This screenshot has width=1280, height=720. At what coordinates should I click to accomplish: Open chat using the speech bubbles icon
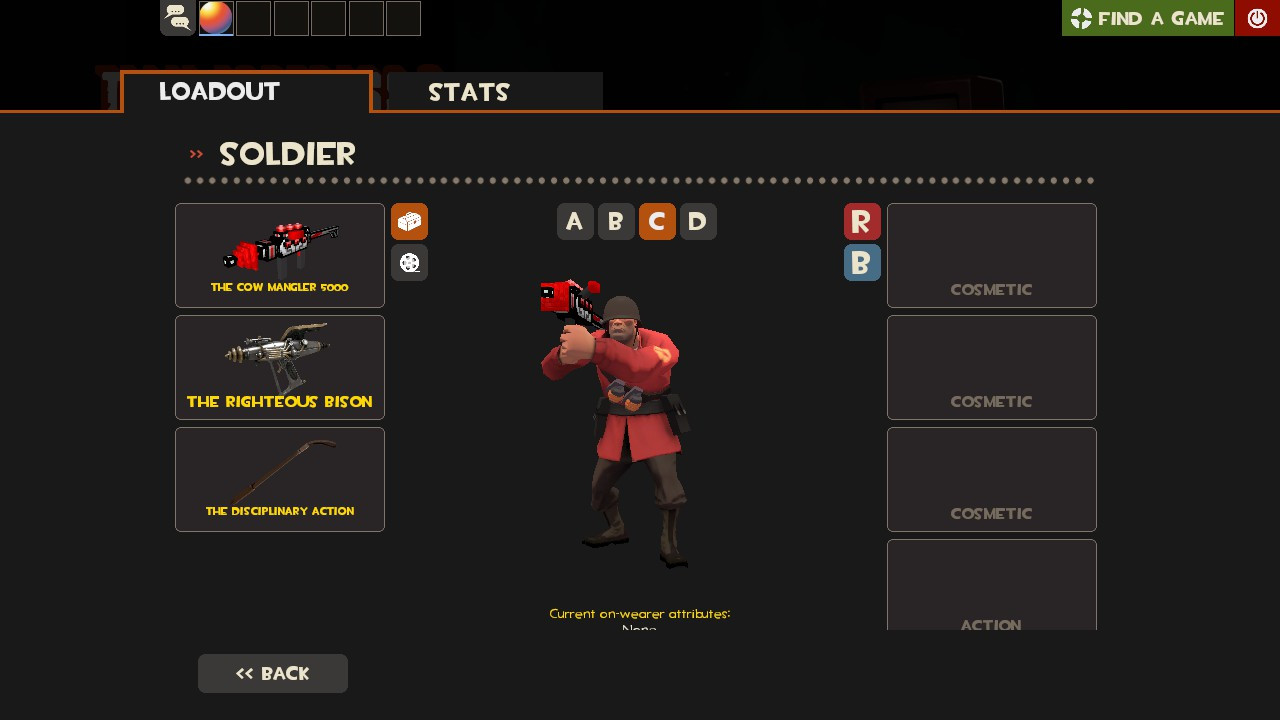coord(177,17)
